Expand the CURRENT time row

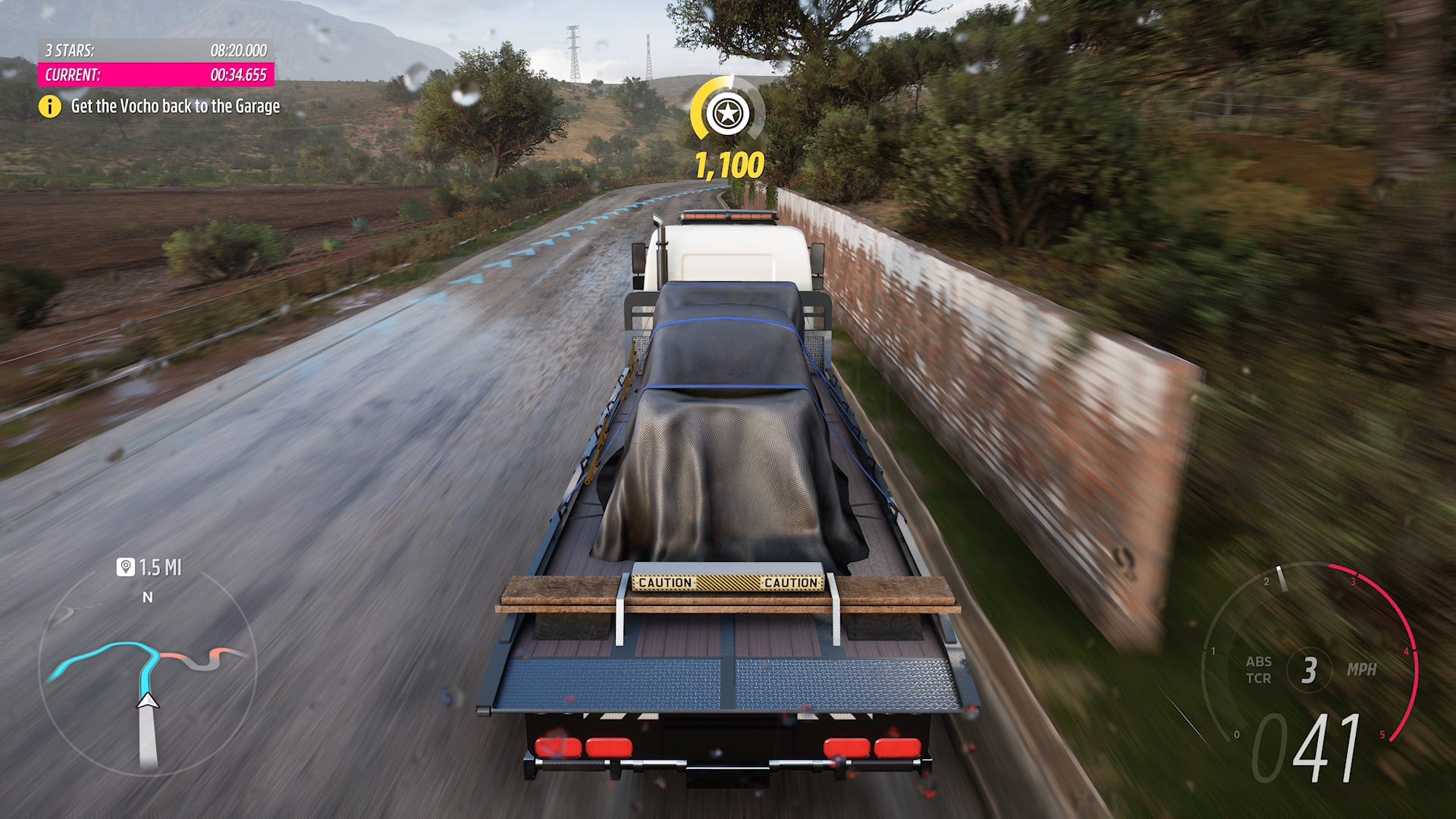tap(155, 76)
